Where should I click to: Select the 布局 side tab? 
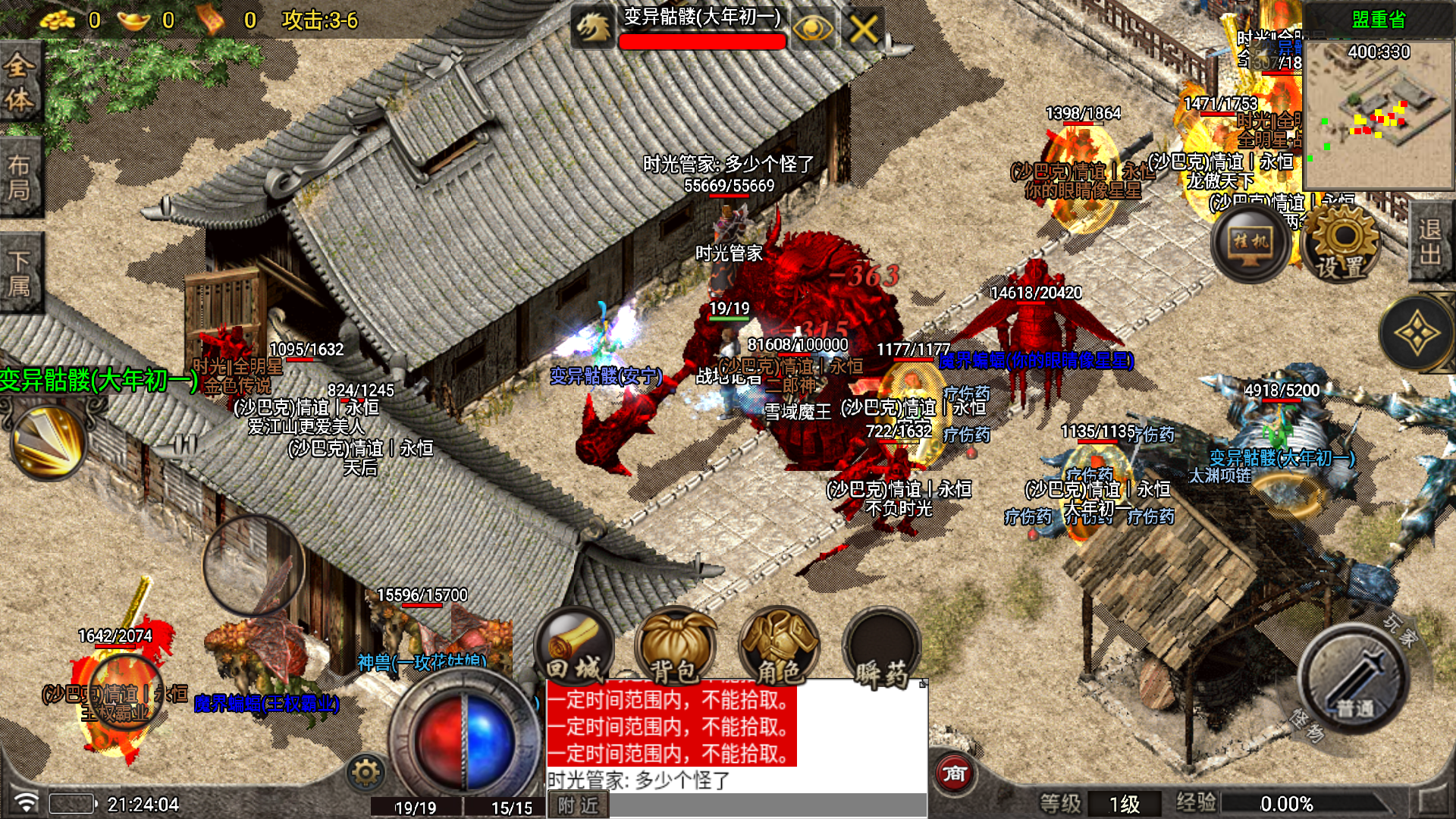pyautogui.click(x=20, y=177)
